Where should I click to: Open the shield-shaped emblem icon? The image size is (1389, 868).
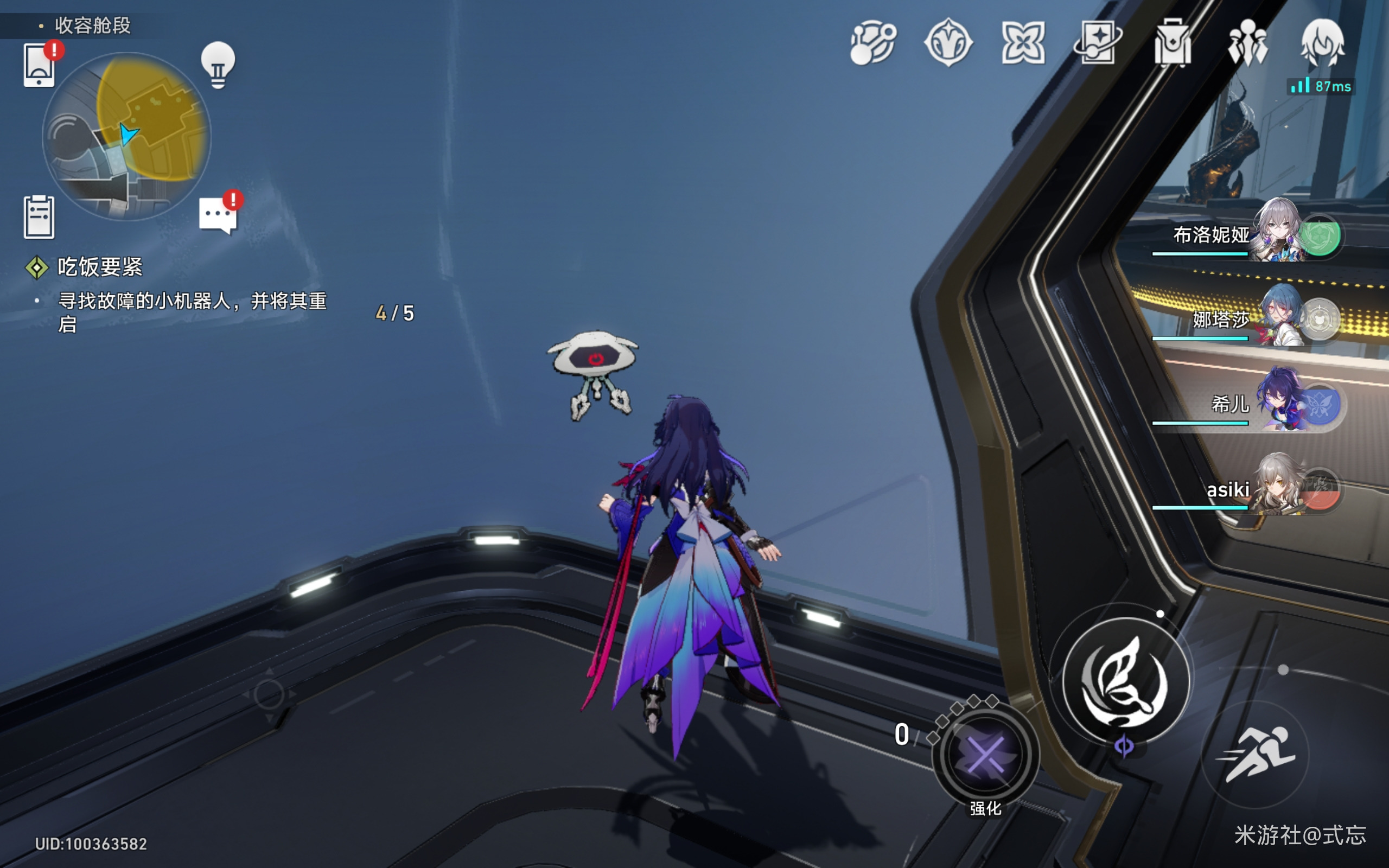948,42
